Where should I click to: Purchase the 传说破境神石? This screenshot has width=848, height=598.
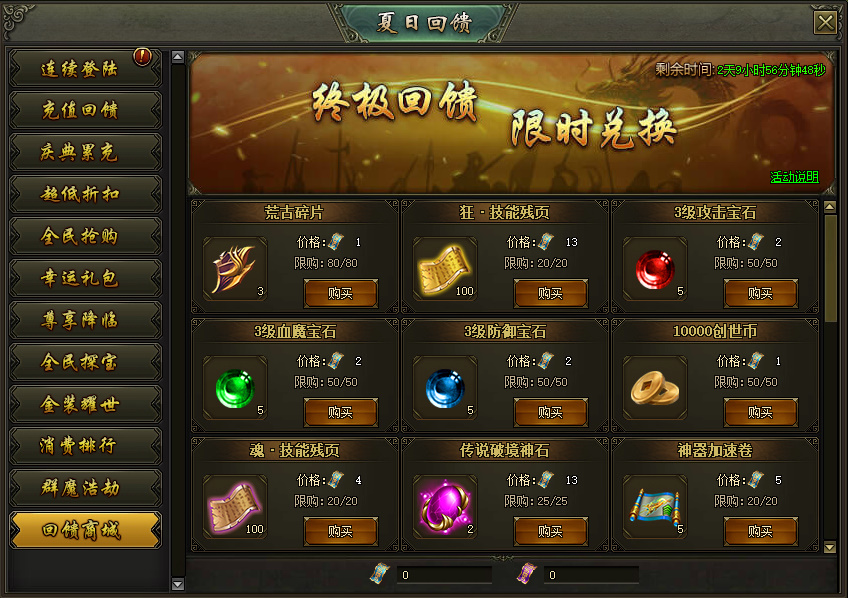(550, 531)
